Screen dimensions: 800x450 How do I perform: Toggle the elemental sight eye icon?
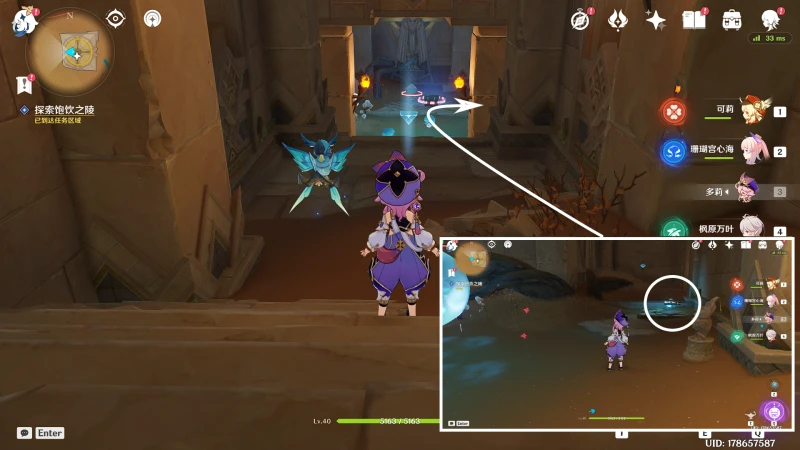(116, 18)
